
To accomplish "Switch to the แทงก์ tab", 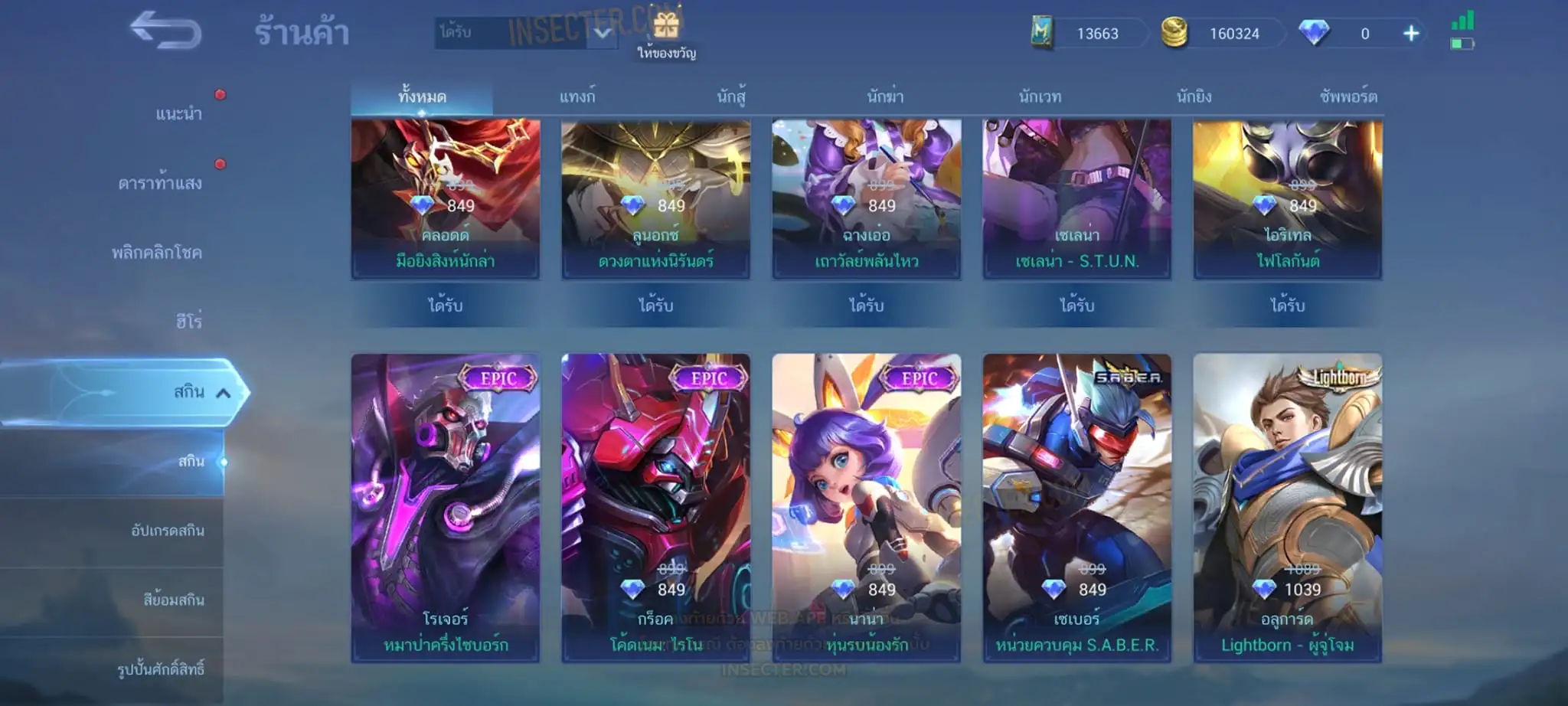I will point(577,97).
